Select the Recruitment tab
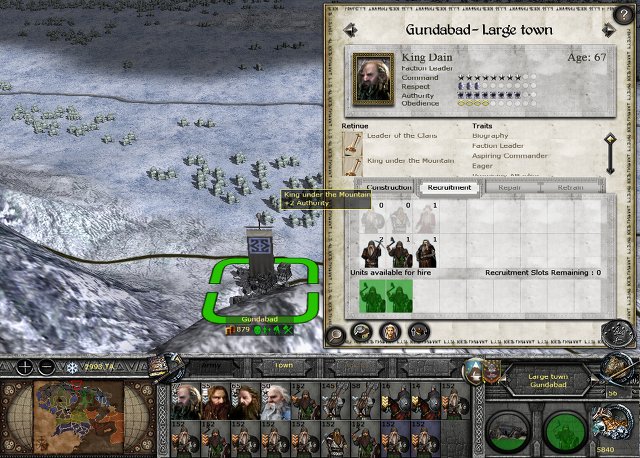 [447, 187]
